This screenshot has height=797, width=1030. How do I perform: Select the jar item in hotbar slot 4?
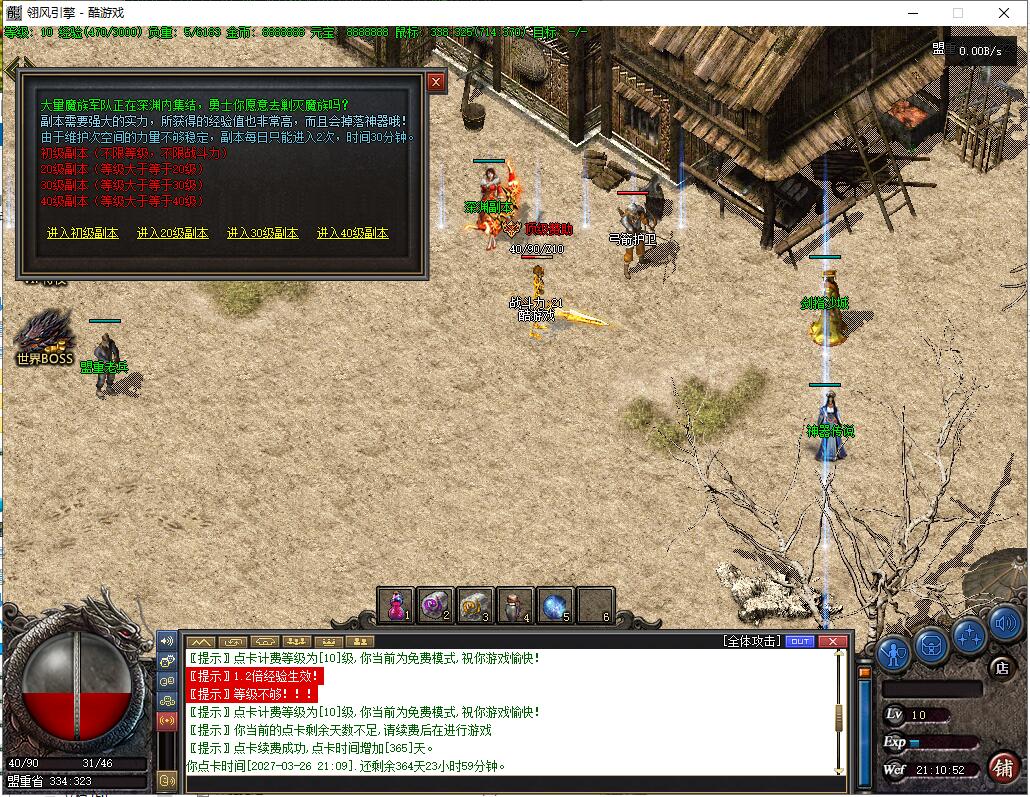515,605
